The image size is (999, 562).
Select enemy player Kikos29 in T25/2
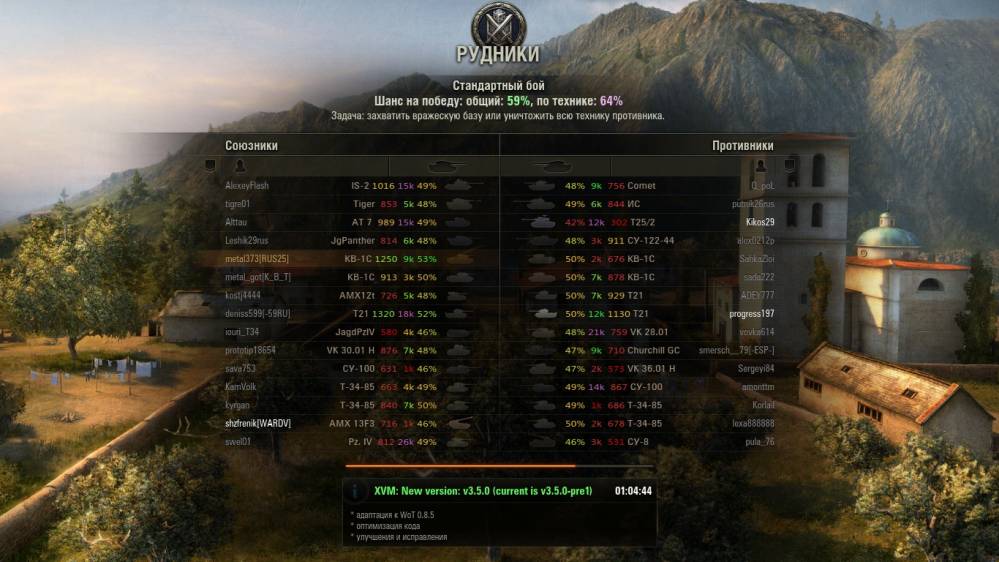[760, 222]
